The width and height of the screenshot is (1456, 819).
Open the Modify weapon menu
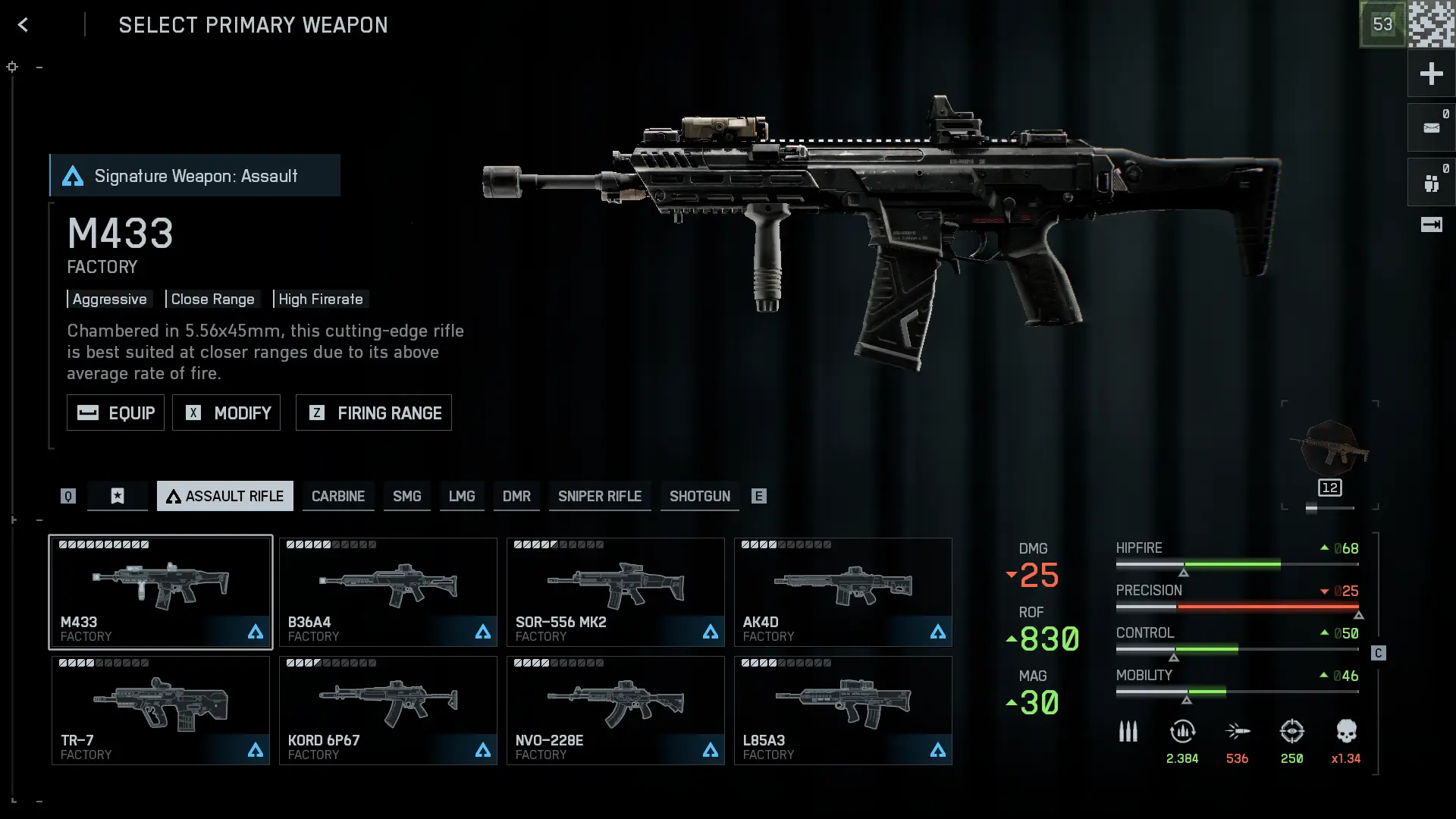tap(226, 413)
